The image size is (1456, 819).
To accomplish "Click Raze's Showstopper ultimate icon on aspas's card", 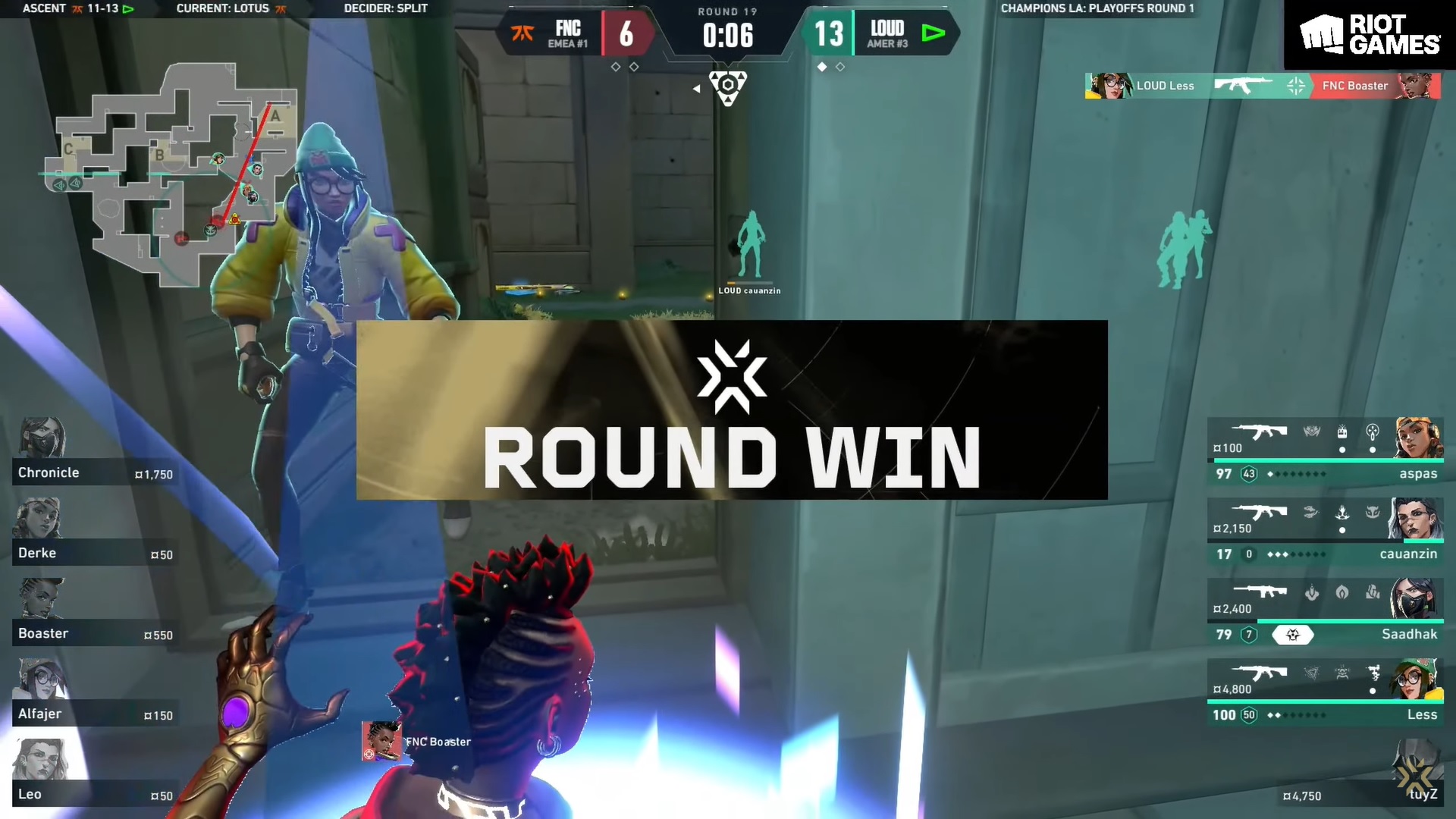I will point(1311,431).
